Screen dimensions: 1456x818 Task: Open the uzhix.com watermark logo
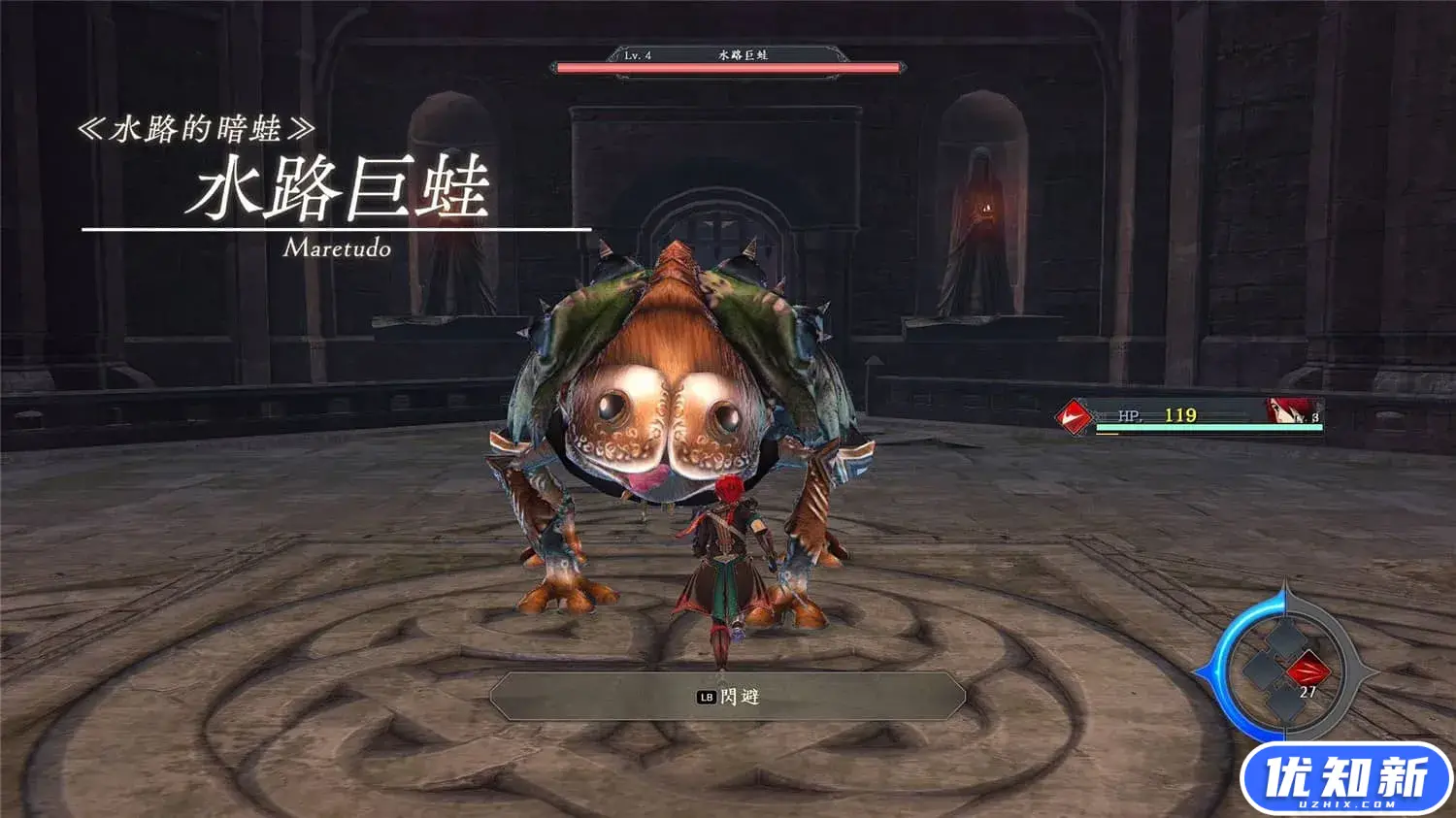tap(1345, 779)
